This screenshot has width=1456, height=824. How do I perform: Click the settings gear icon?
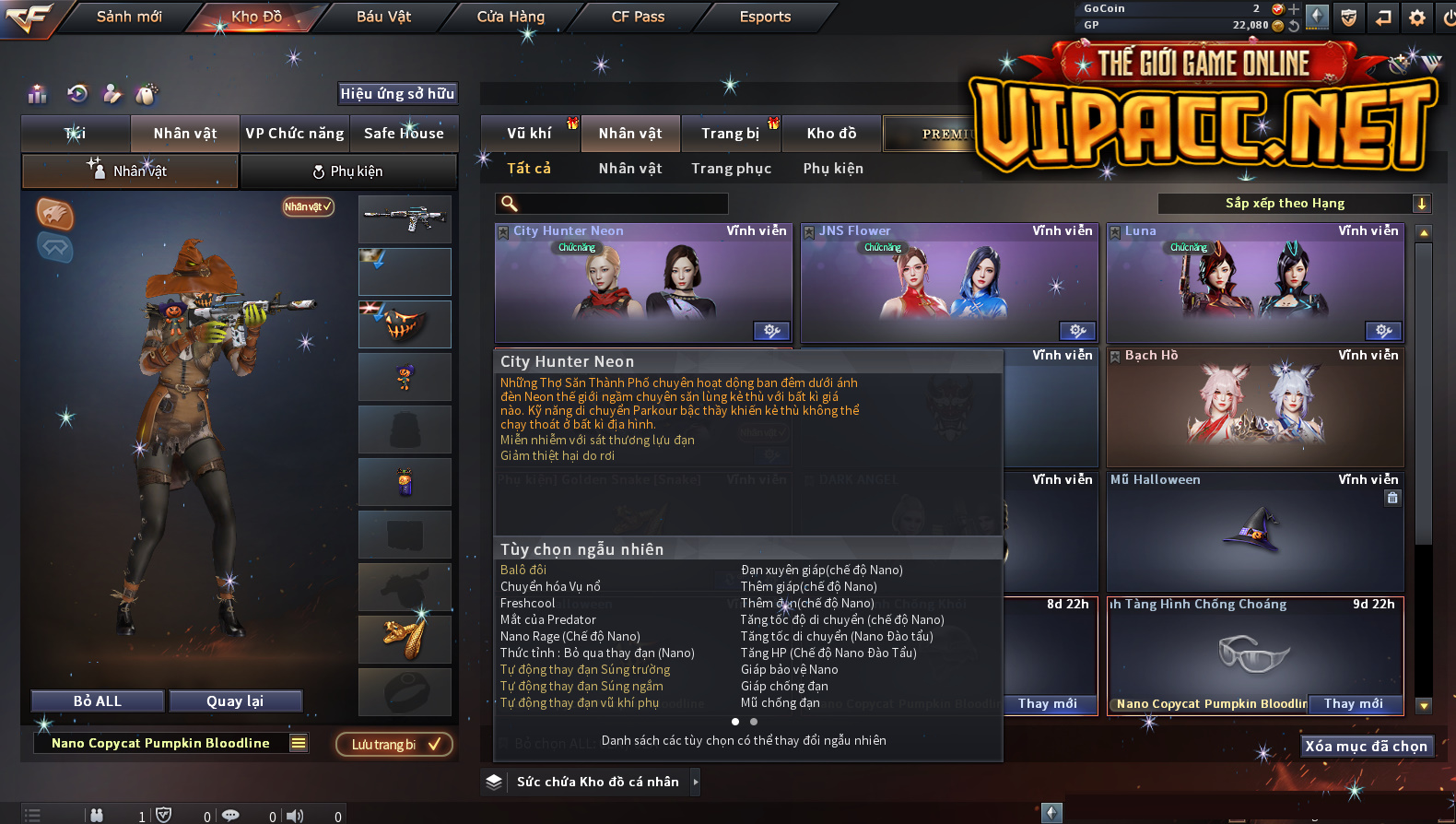point(1417,18)
